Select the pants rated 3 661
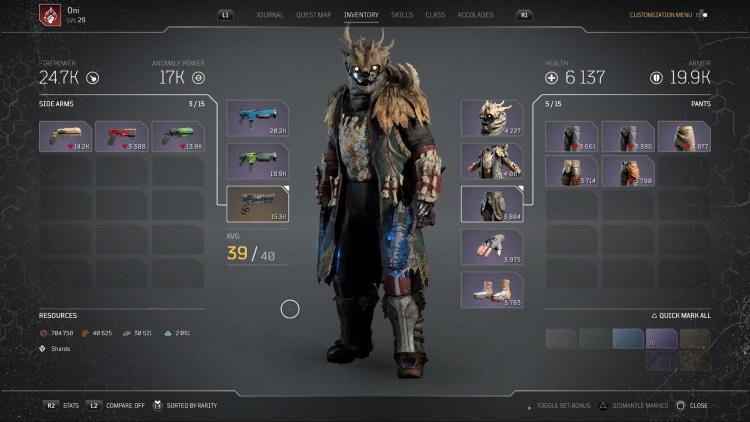This screenshot has height=422, width=750. pos(571,136)
